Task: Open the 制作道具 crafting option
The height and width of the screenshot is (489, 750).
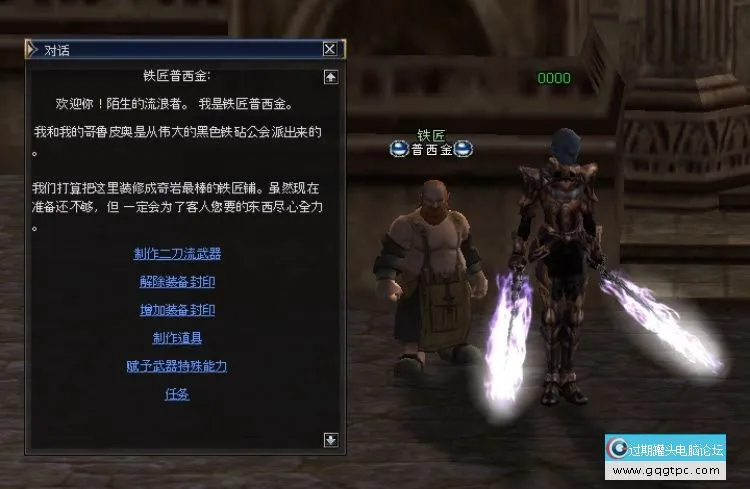Action: pos(177,338)
